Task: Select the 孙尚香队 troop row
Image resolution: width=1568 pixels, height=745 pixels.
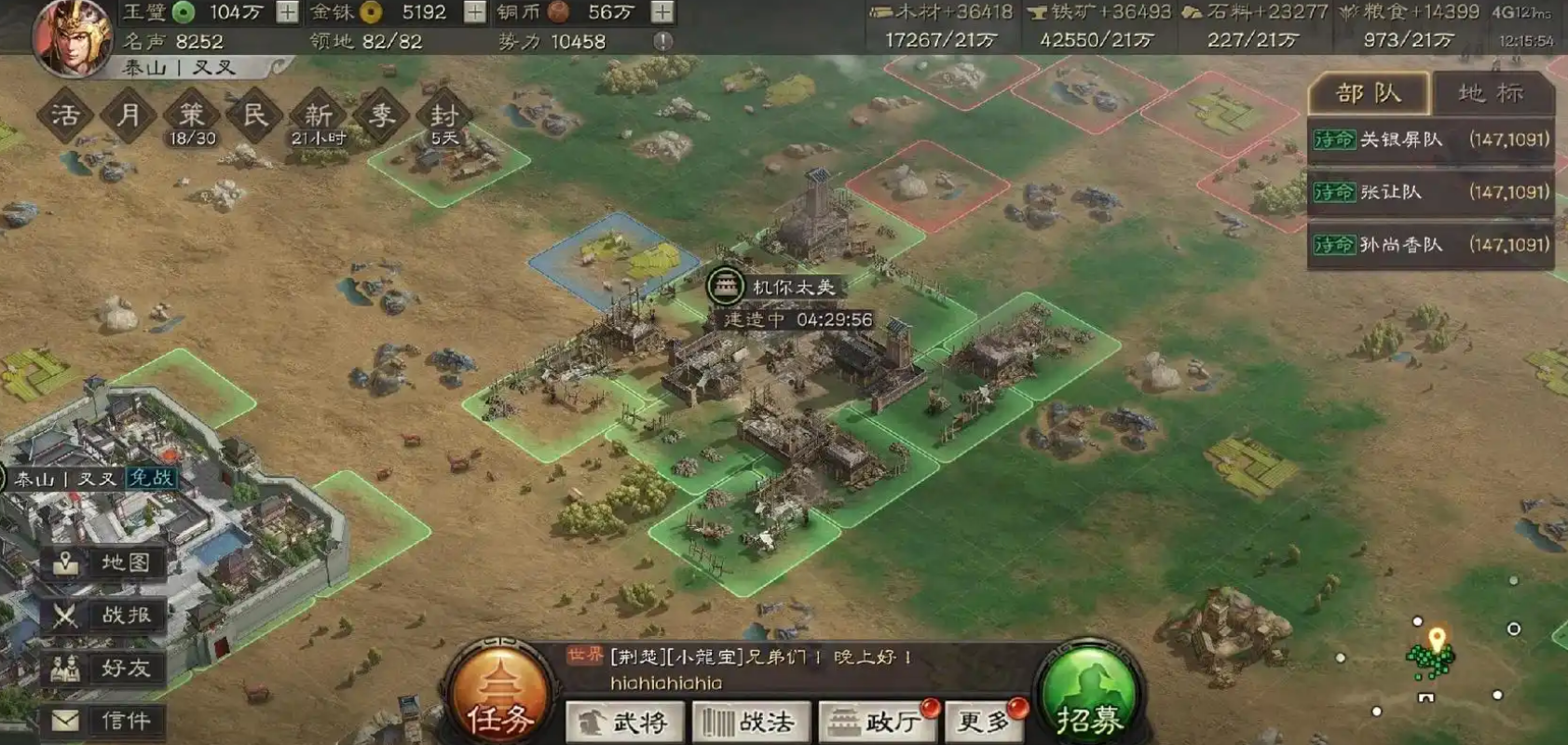Action: [x=1430, y=245]
